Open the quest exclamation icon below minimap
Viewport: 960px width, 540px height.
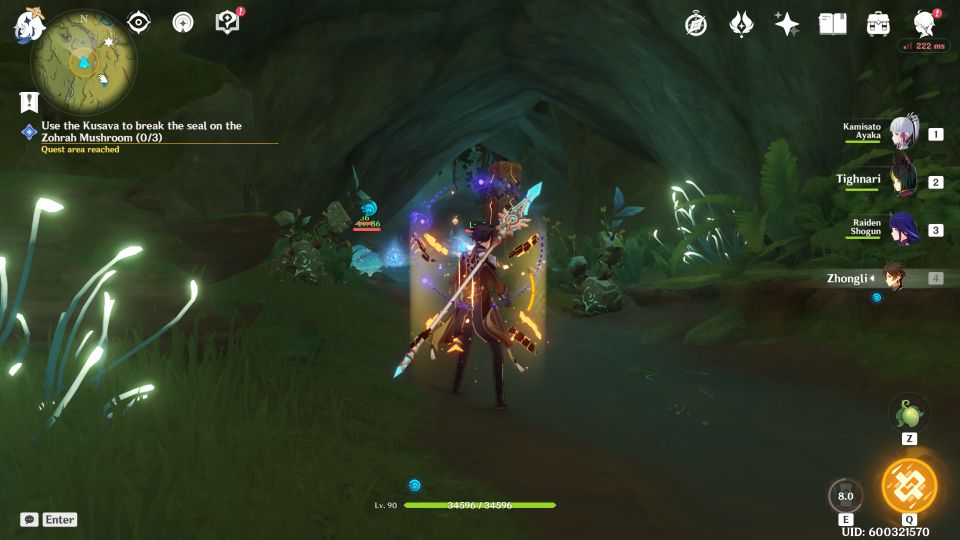tap(29, 101)
